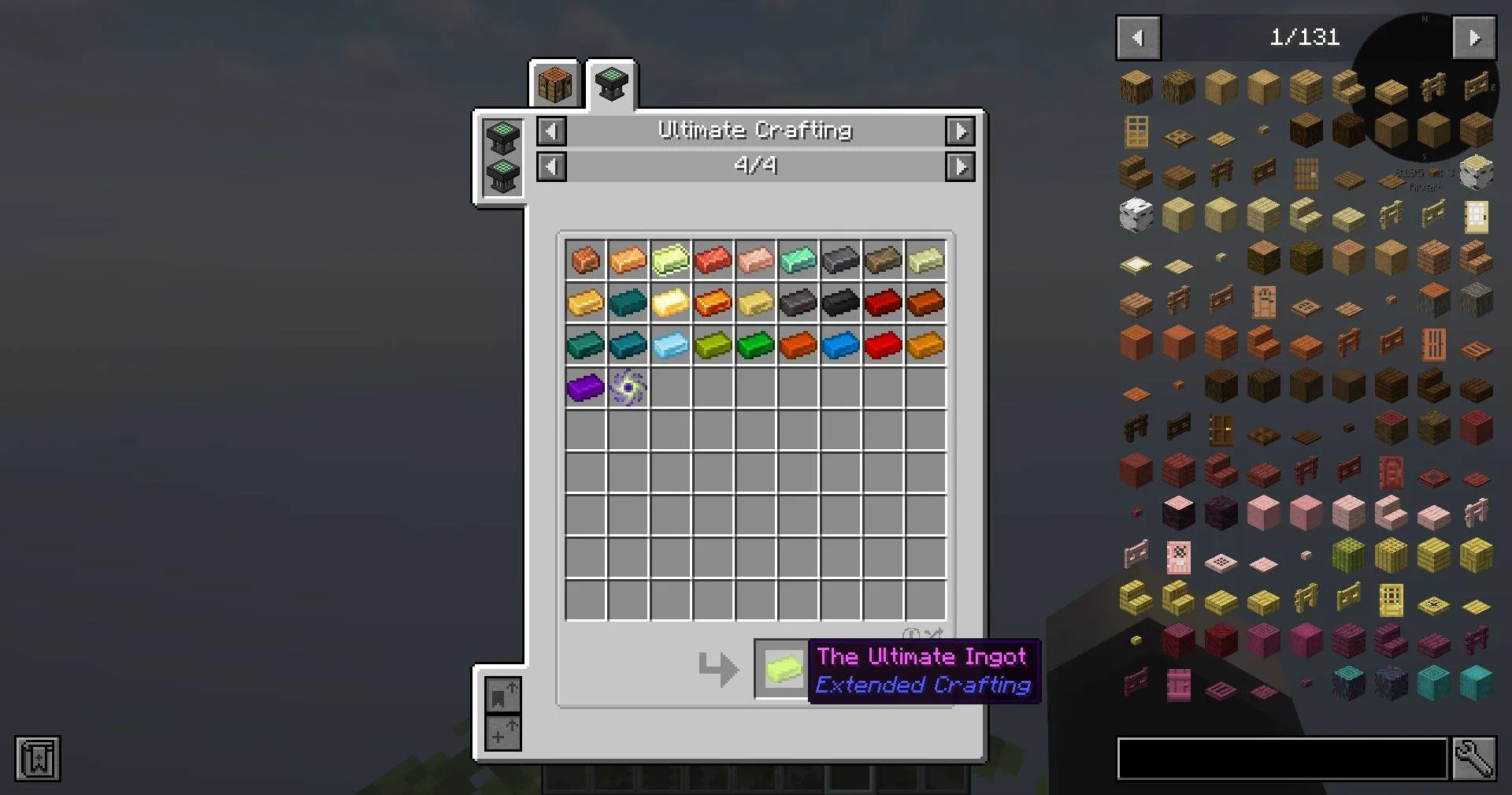The width and height of the screenshot is (1512, 795).
Task: Click the copper ingot recipe ingredient
Action: coord(584,260)
